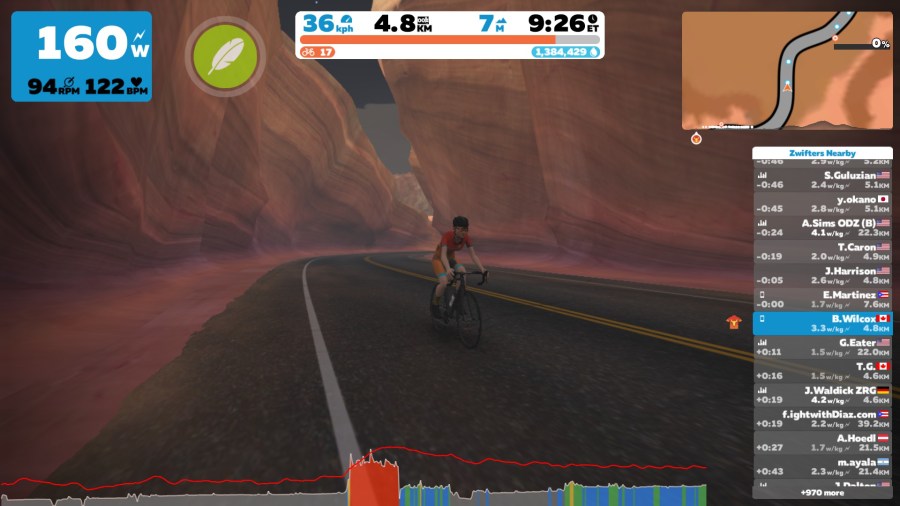The height and width of the screenshot is (506, 900).
Task: Activate the feather lightweight power-up
Action: click(224, 57)
